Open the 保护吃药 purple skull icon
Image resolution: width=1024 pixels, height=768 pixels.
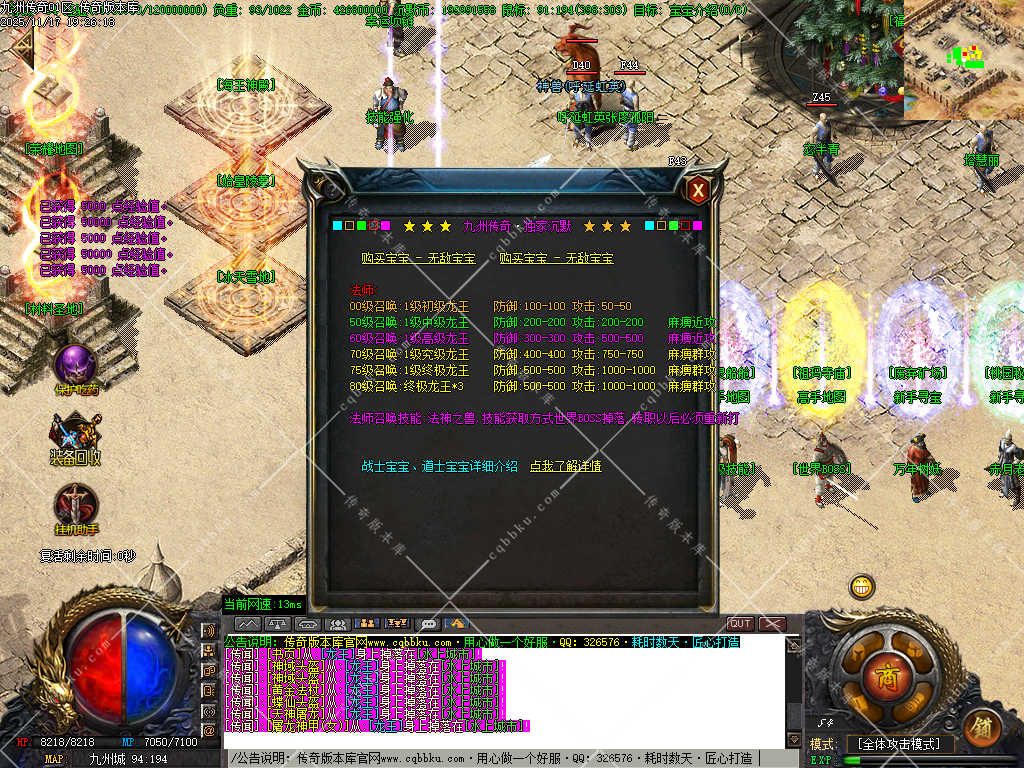point(76,366)
